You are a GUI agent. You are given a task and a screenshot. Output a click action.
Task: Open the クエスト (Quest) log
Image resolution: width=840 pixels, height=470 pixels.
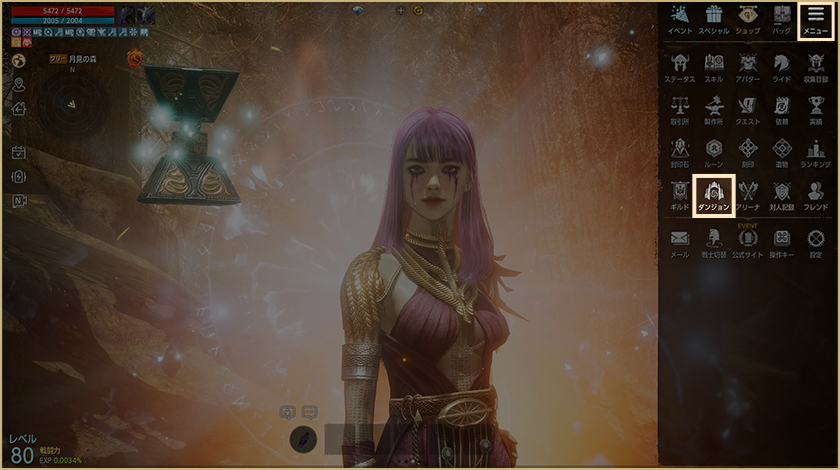(748, 109)
